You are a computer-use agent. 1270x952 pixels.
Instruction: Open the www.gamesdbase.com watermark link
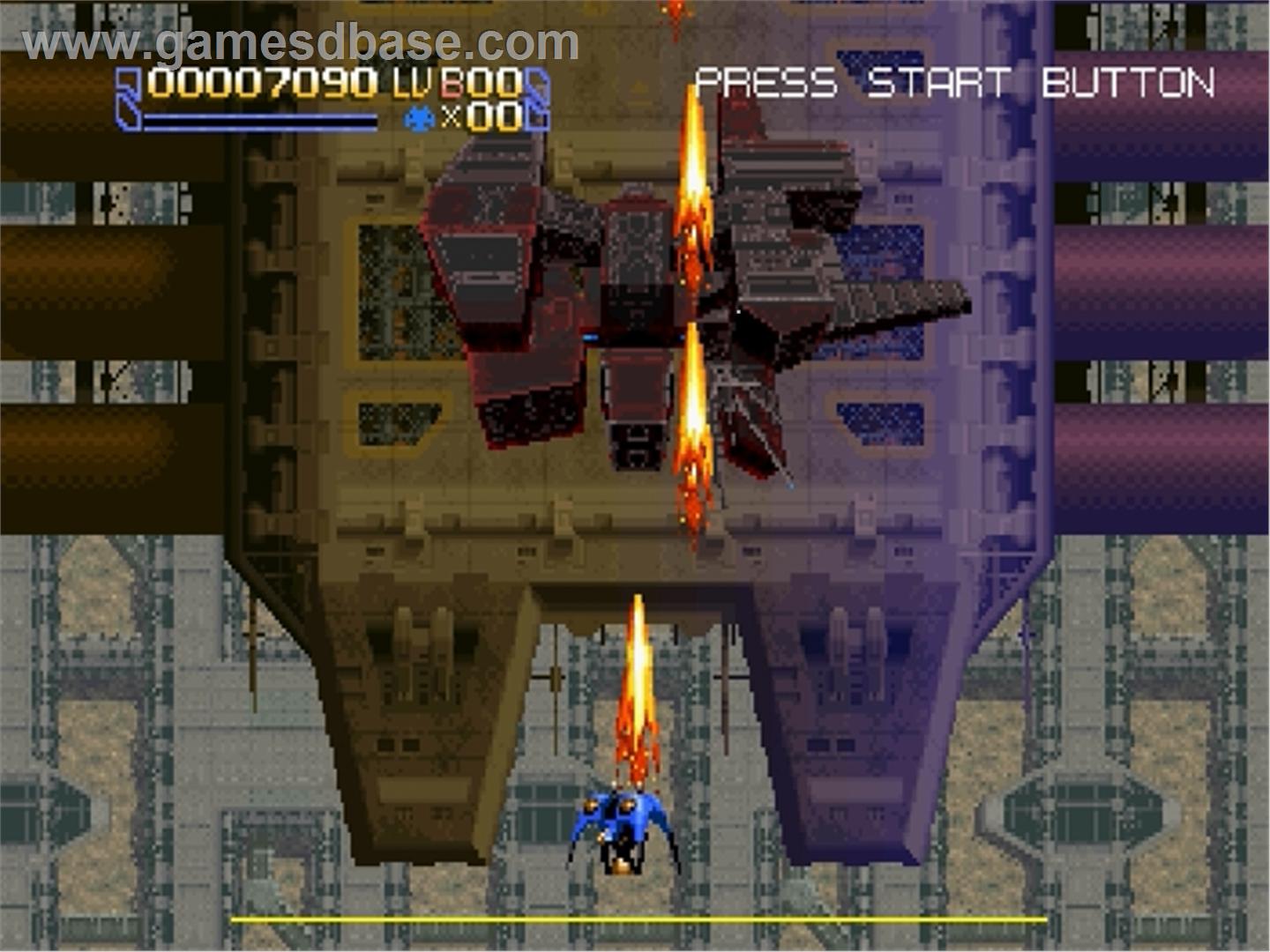[x=301, y=43]
